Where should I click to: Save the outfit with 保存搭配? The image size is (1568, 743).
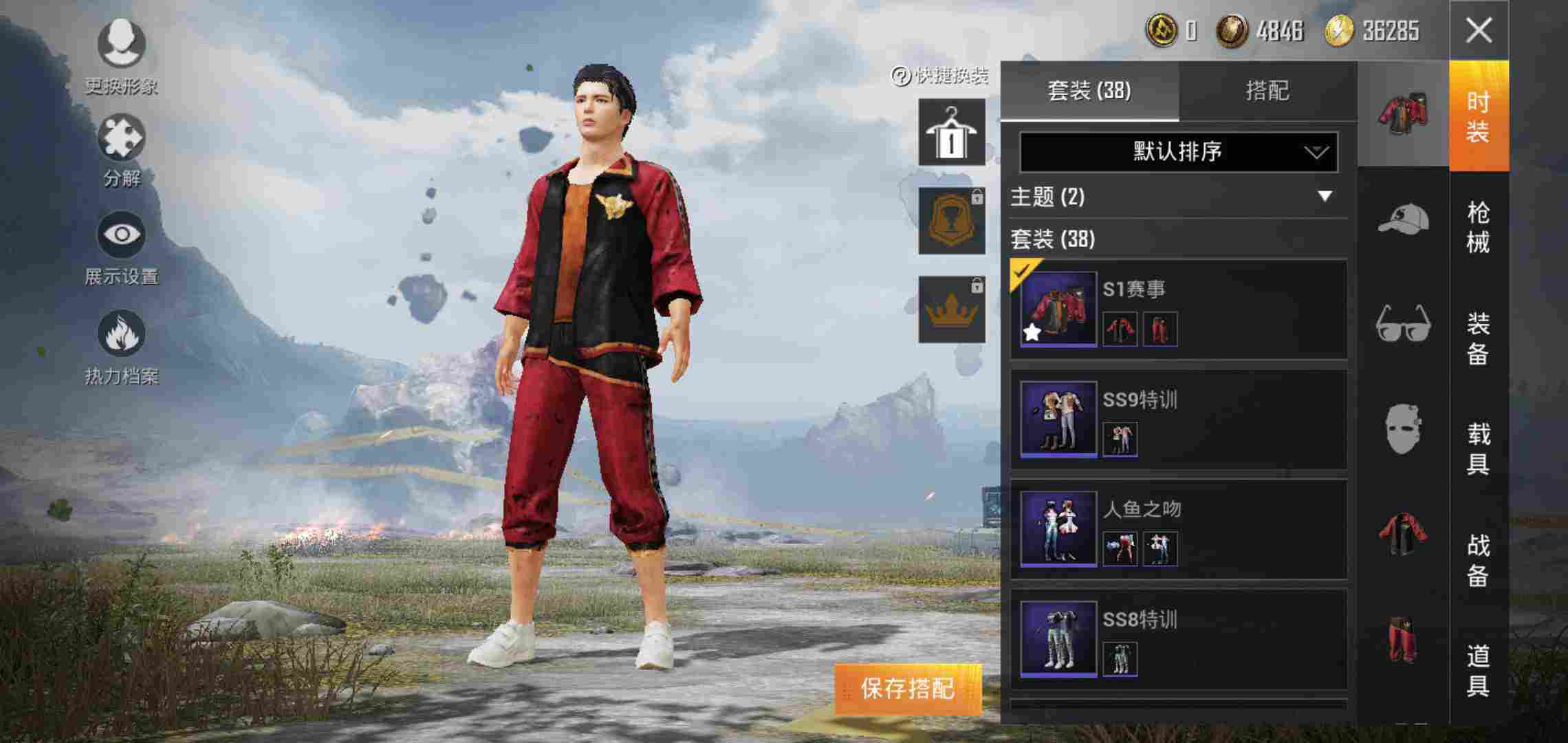click(908, 689)
